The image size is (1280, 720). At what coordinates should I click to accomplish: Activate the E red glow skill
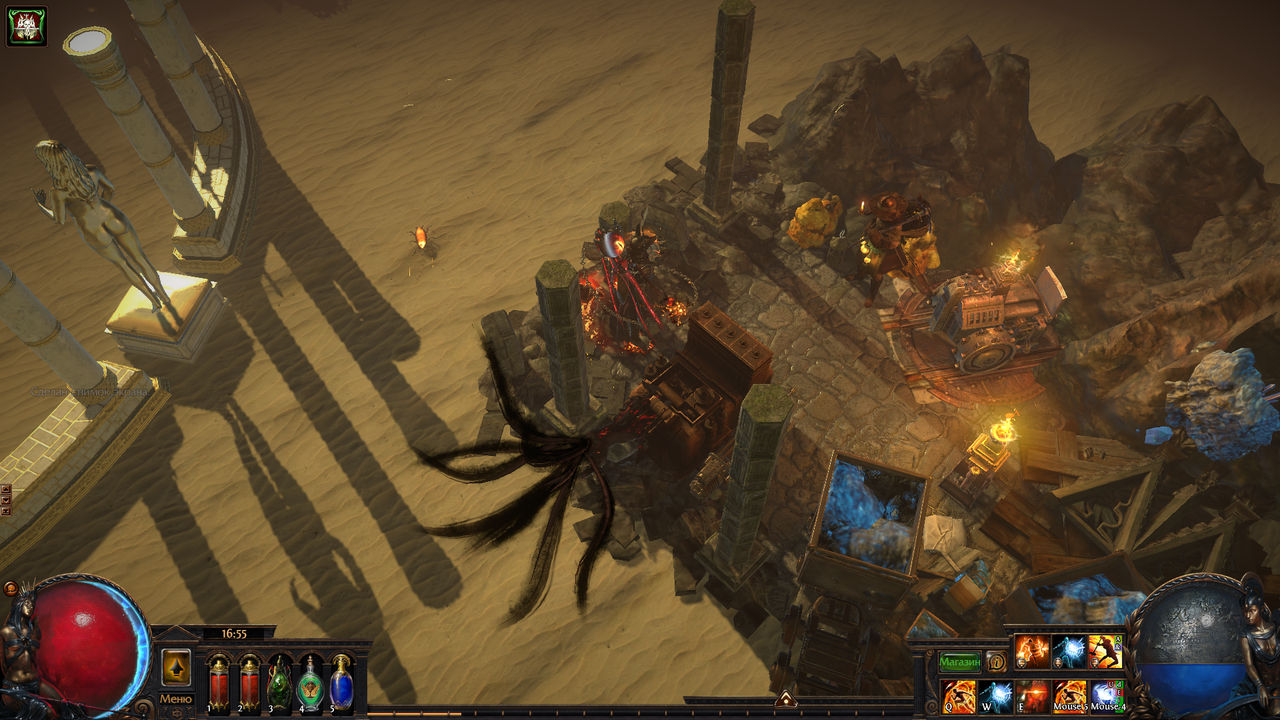pos(1033,696)
